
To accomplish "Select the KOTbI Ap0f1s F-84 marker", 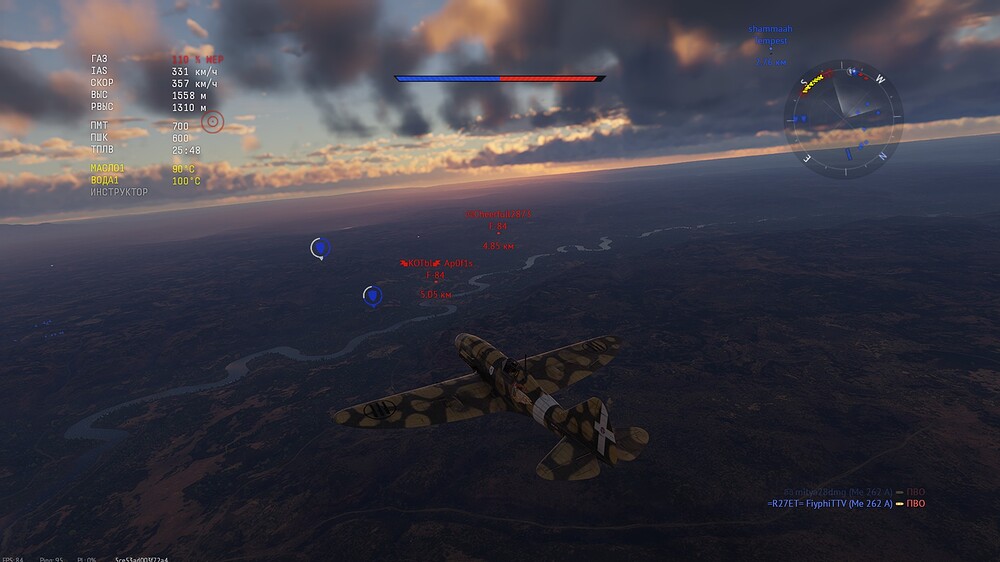I will click(x=435, y=276).
